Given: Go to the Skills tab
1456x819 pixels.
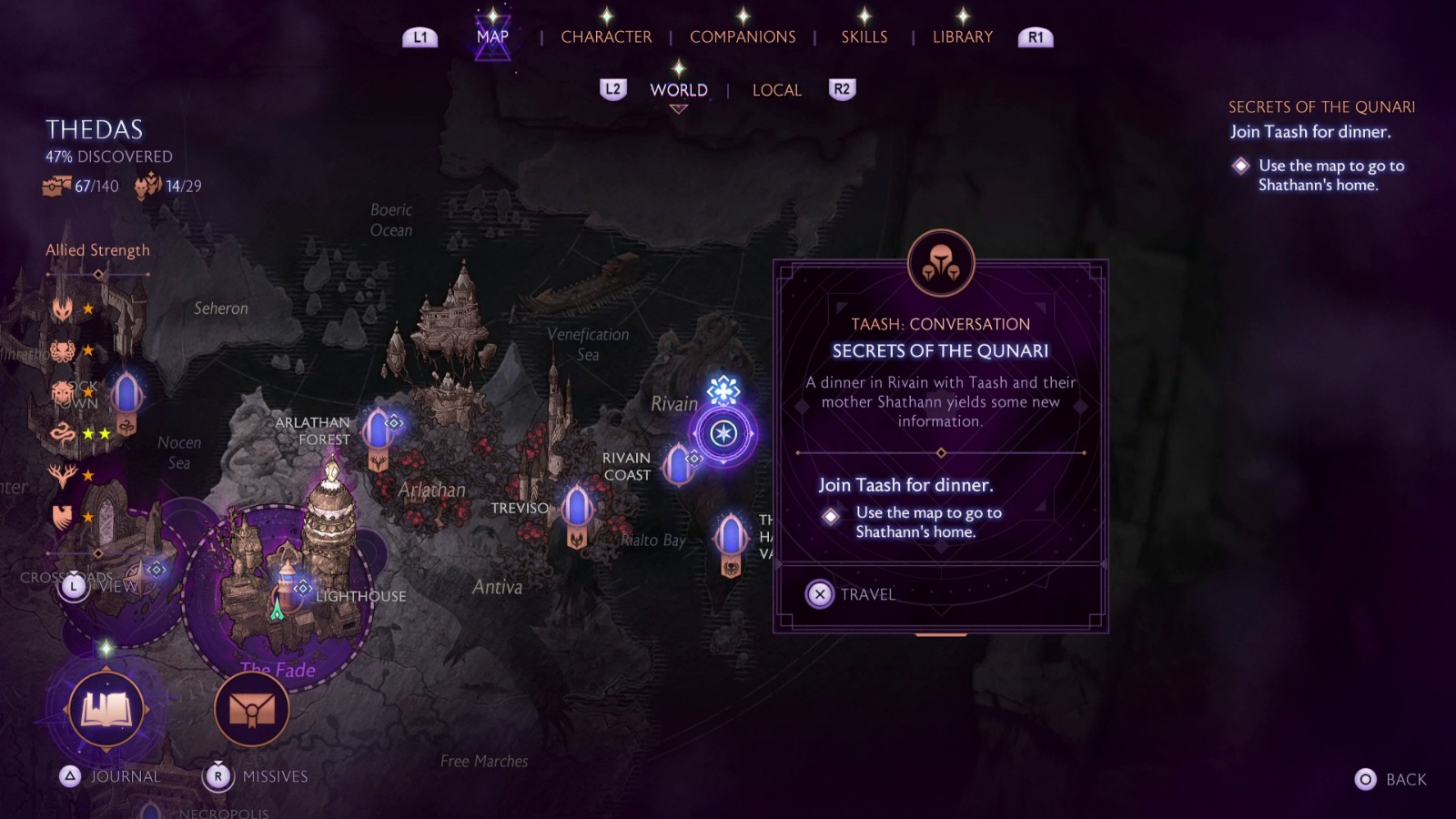Looking at the screenshot, I should pos(864,37).
